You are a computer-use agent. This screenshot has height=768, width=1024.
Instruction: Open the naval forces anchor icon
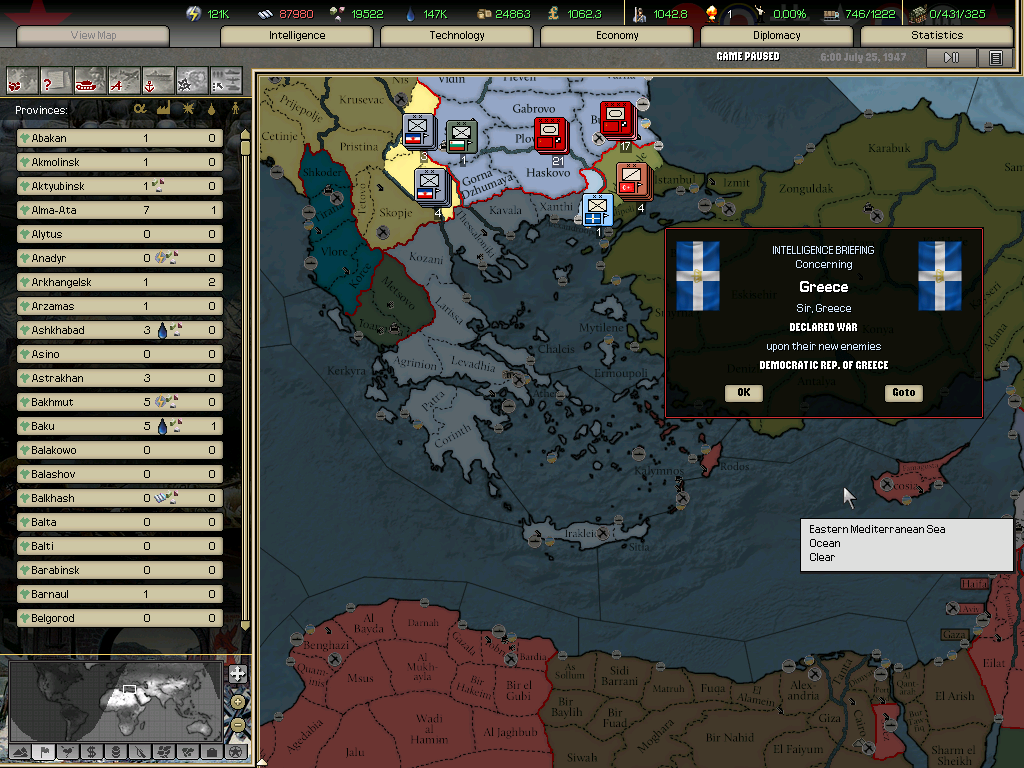click(158, 79)
